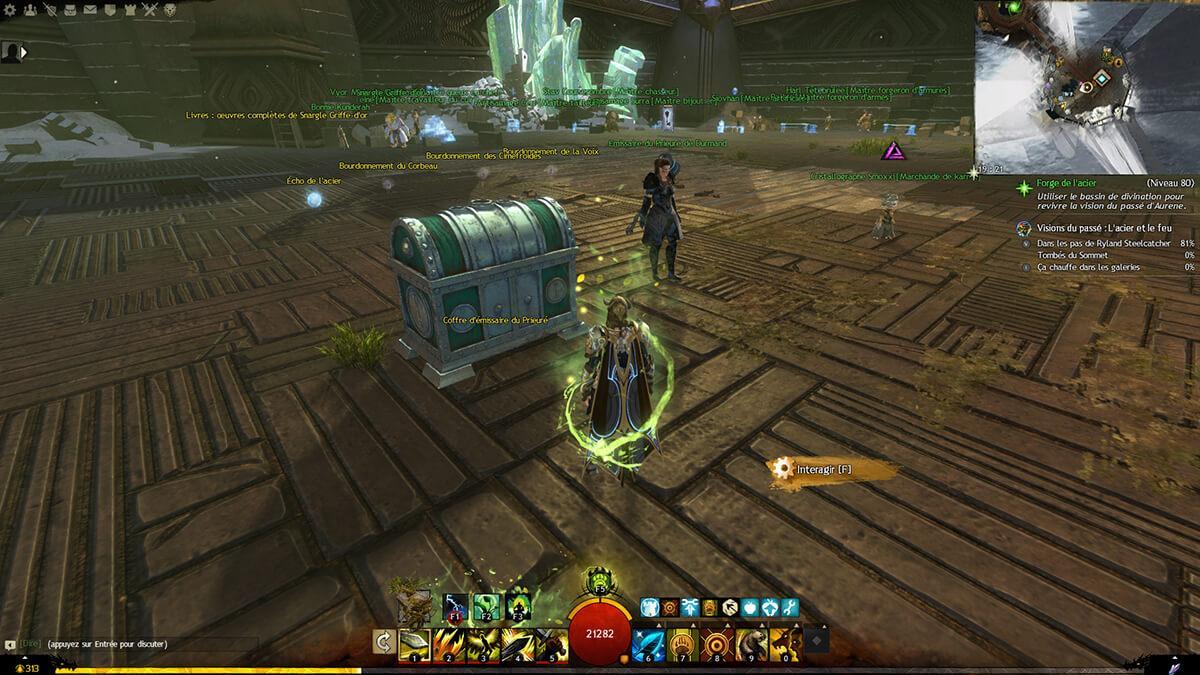Open the Visions du passé achievement tracker
This screenshot has height=675, width=1200.
[x=1084, y=229]
